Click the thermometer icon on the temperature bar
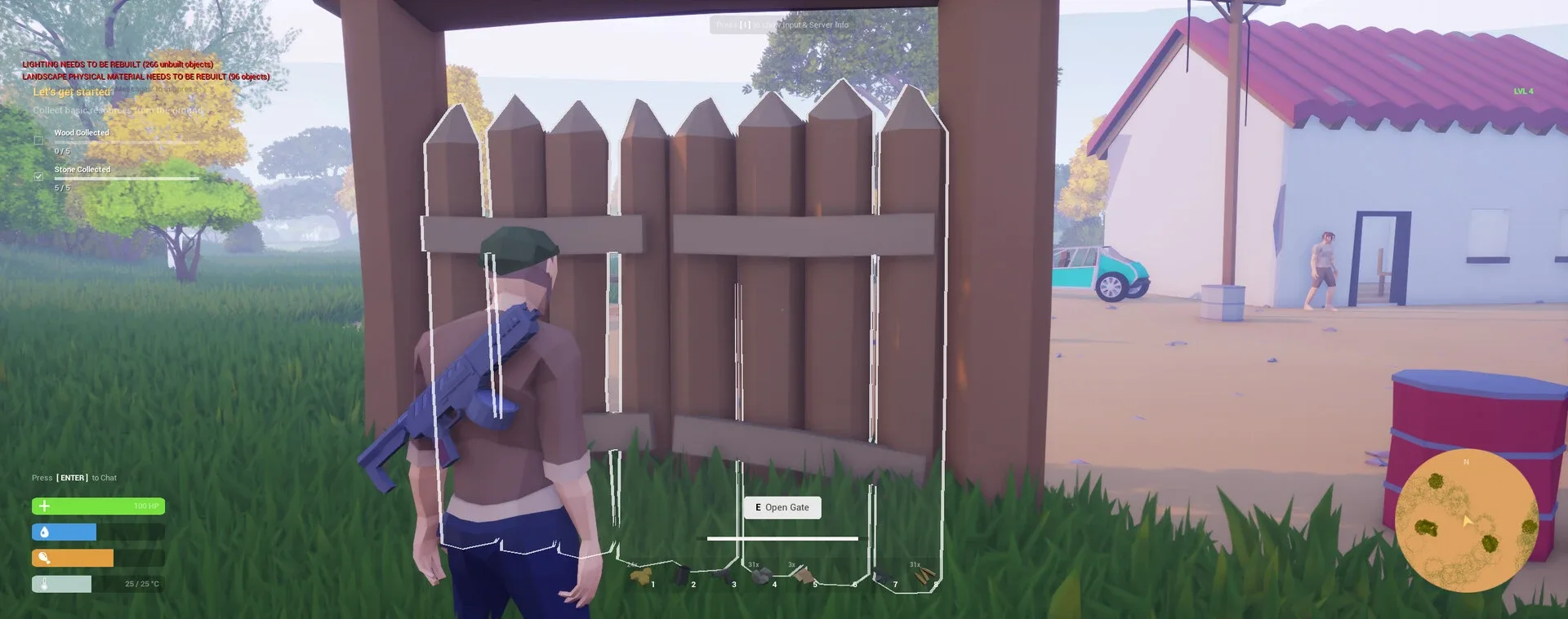 tap(42, 584)
